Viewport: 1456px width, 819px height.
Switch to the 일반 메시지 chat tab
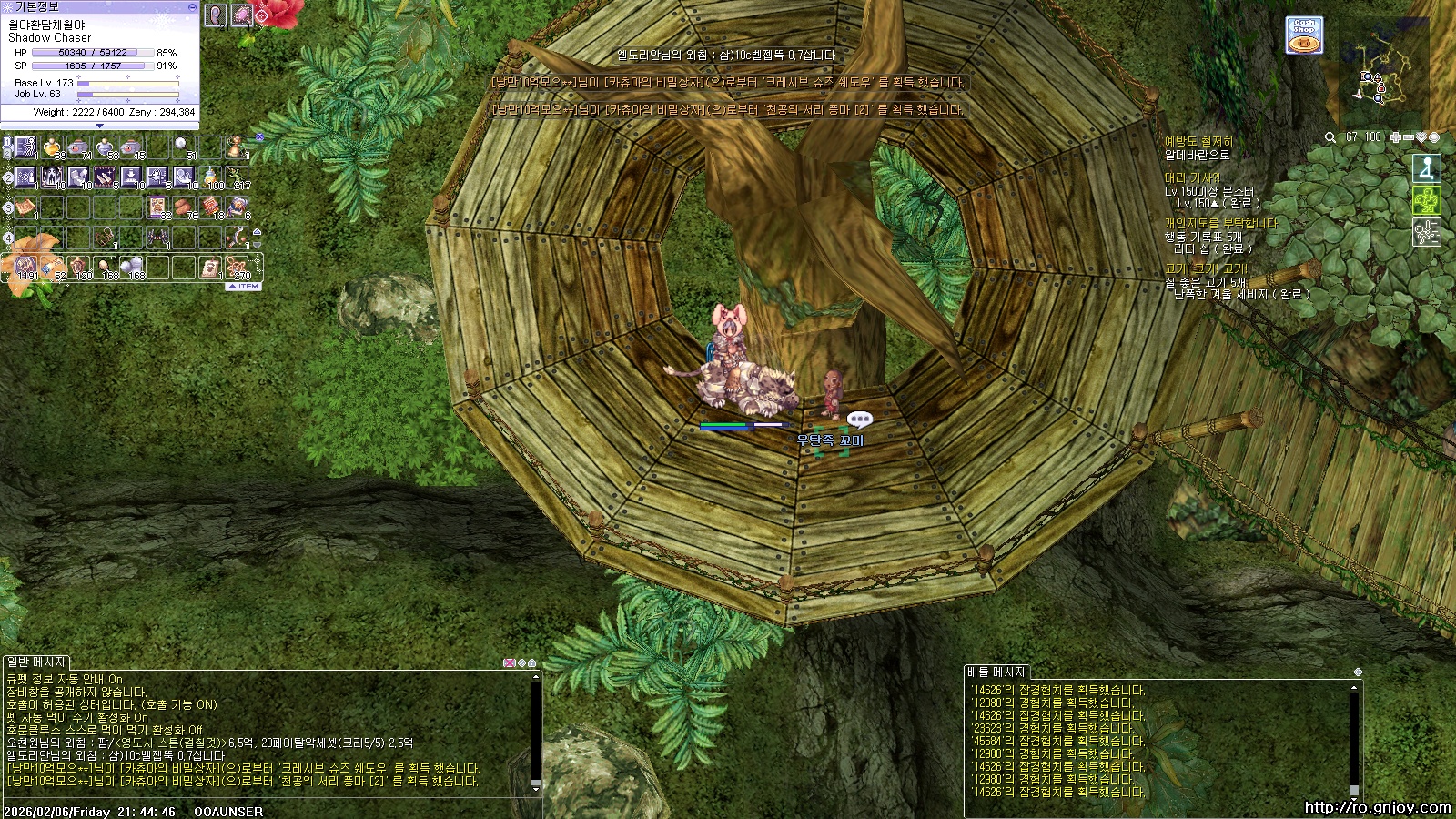[36, 662]
